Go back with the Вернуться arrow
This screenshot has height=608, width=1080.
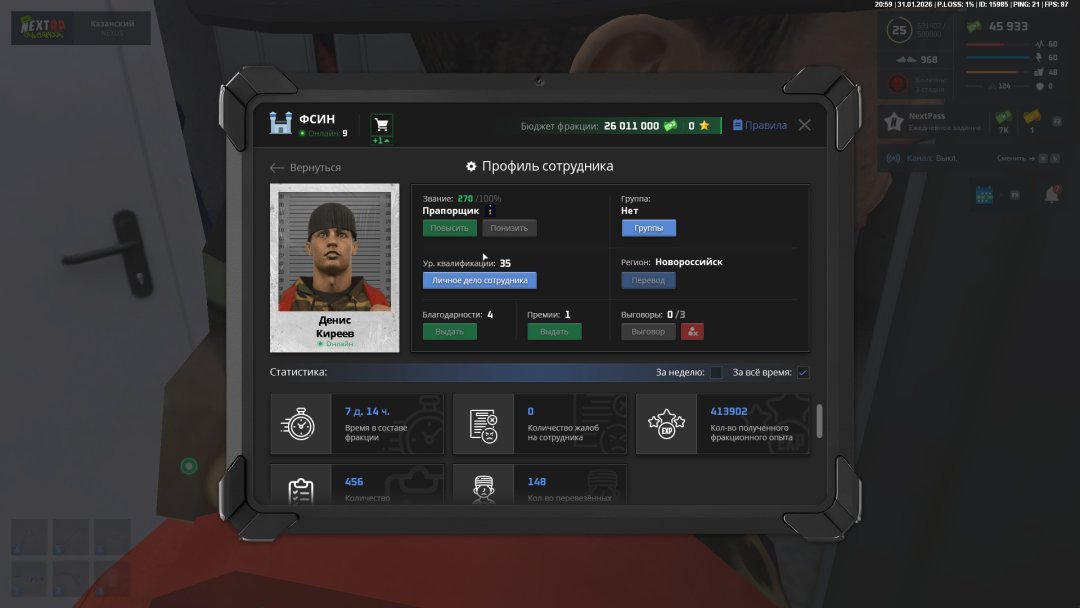pyautogui.click(x=305, y=168)
